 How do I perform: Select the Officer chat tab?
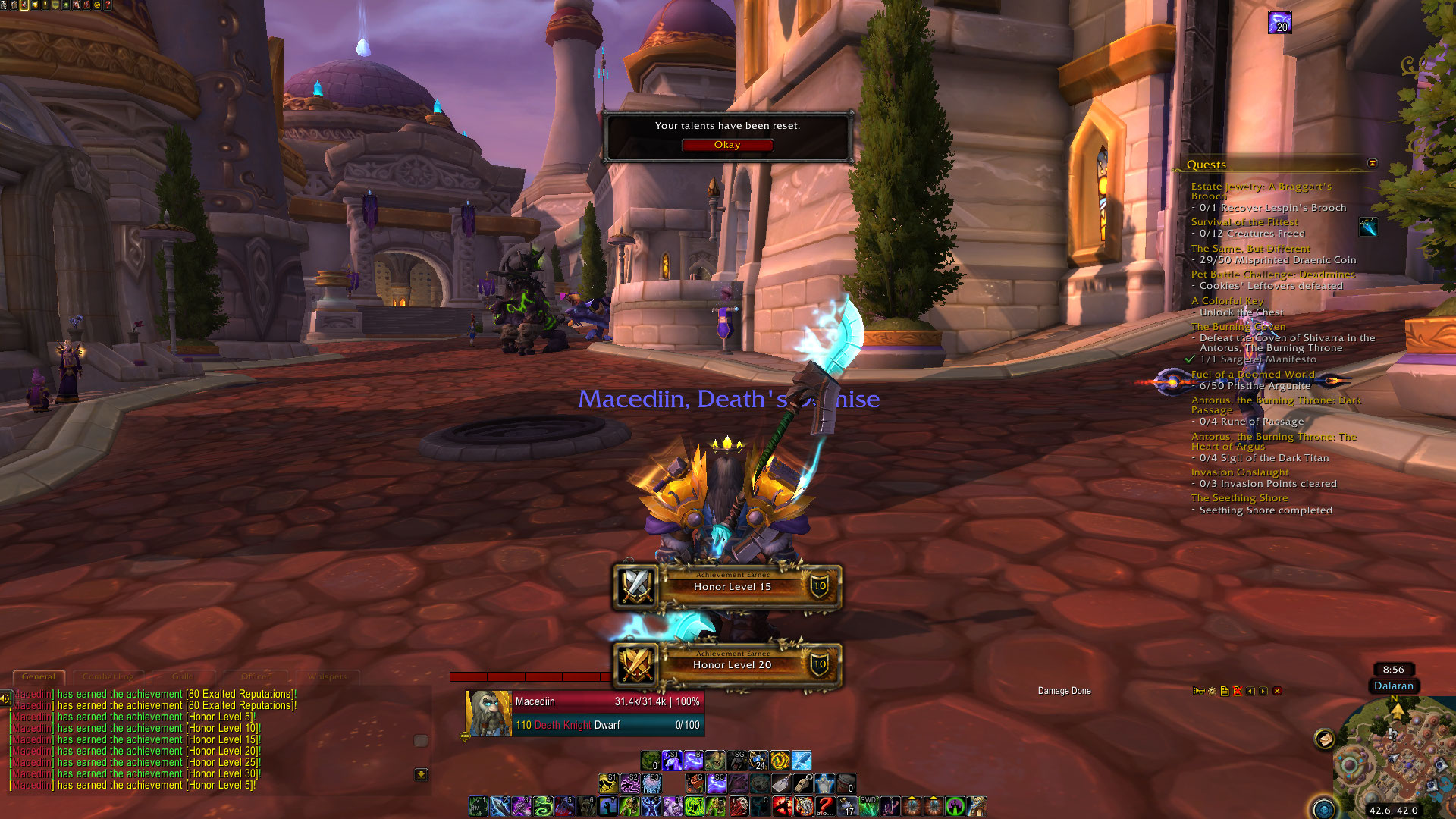click(x=256, y=676)
